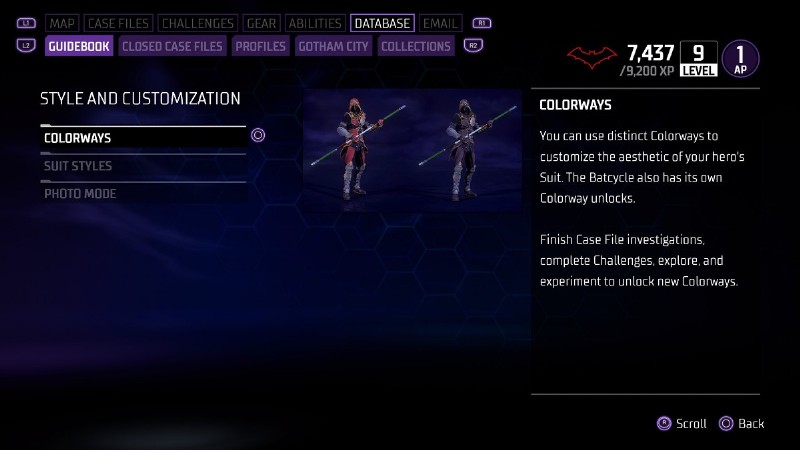This screenshot has width=800, height=450.
Task: Open the Gear tab
Action: pyautogui.click(x=261, y=23)
